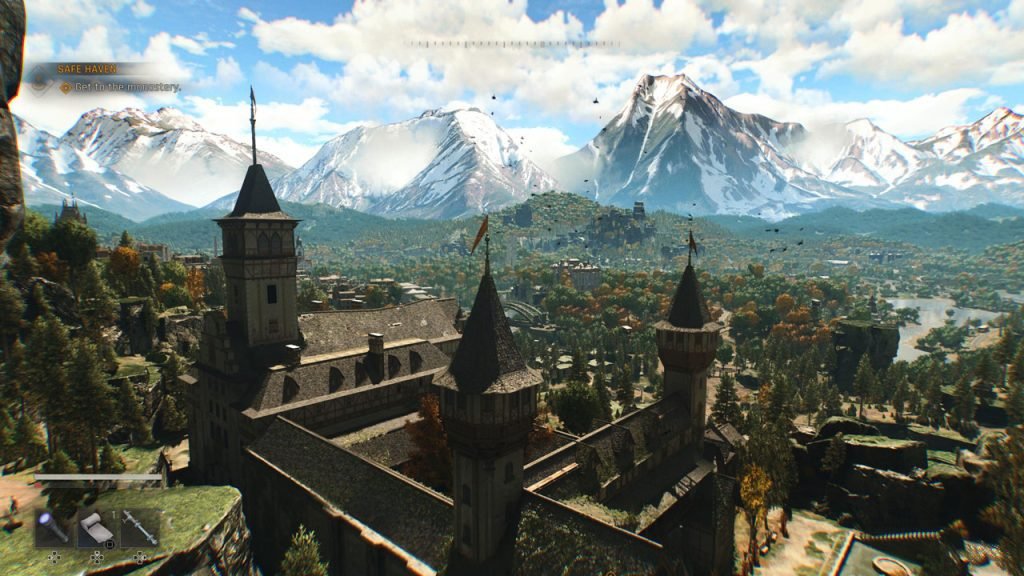Select the UV flashlight slot
The image size is (1024, 576).
52,527
